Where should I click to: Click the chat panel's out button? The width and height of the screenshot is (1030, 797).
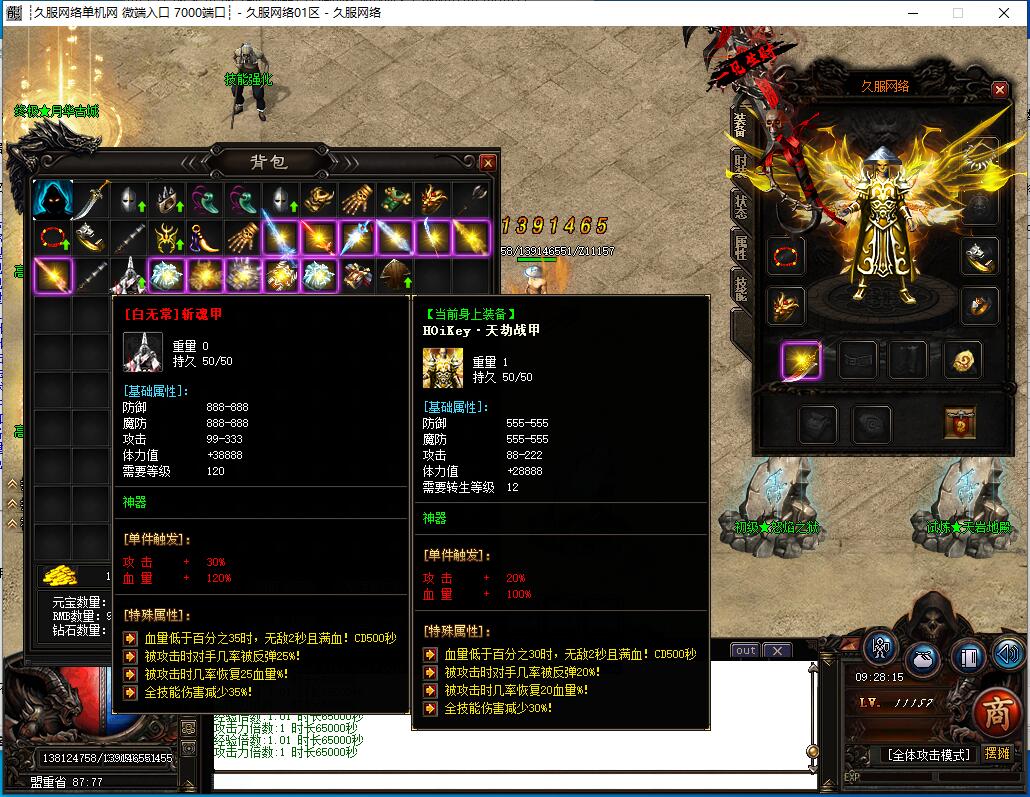pyautogui.click(x=745, y=651)
